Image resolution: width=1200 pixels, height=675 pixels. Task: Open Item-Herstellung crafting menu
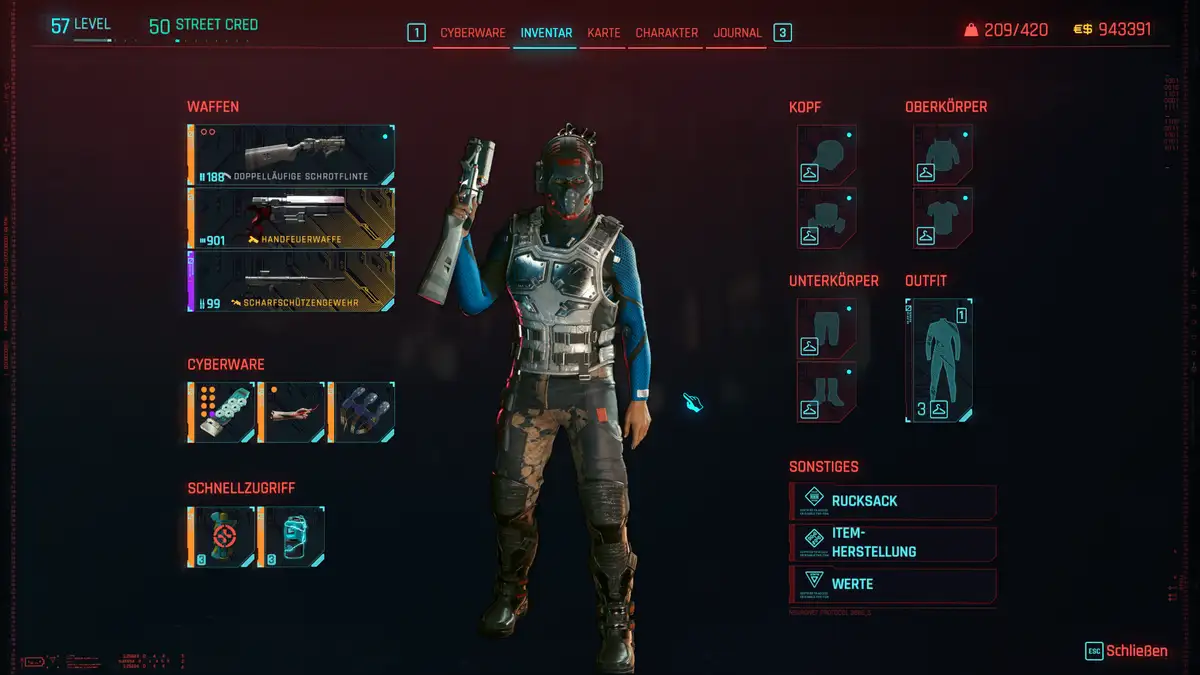pyautogui.click(x=893, y=543)
